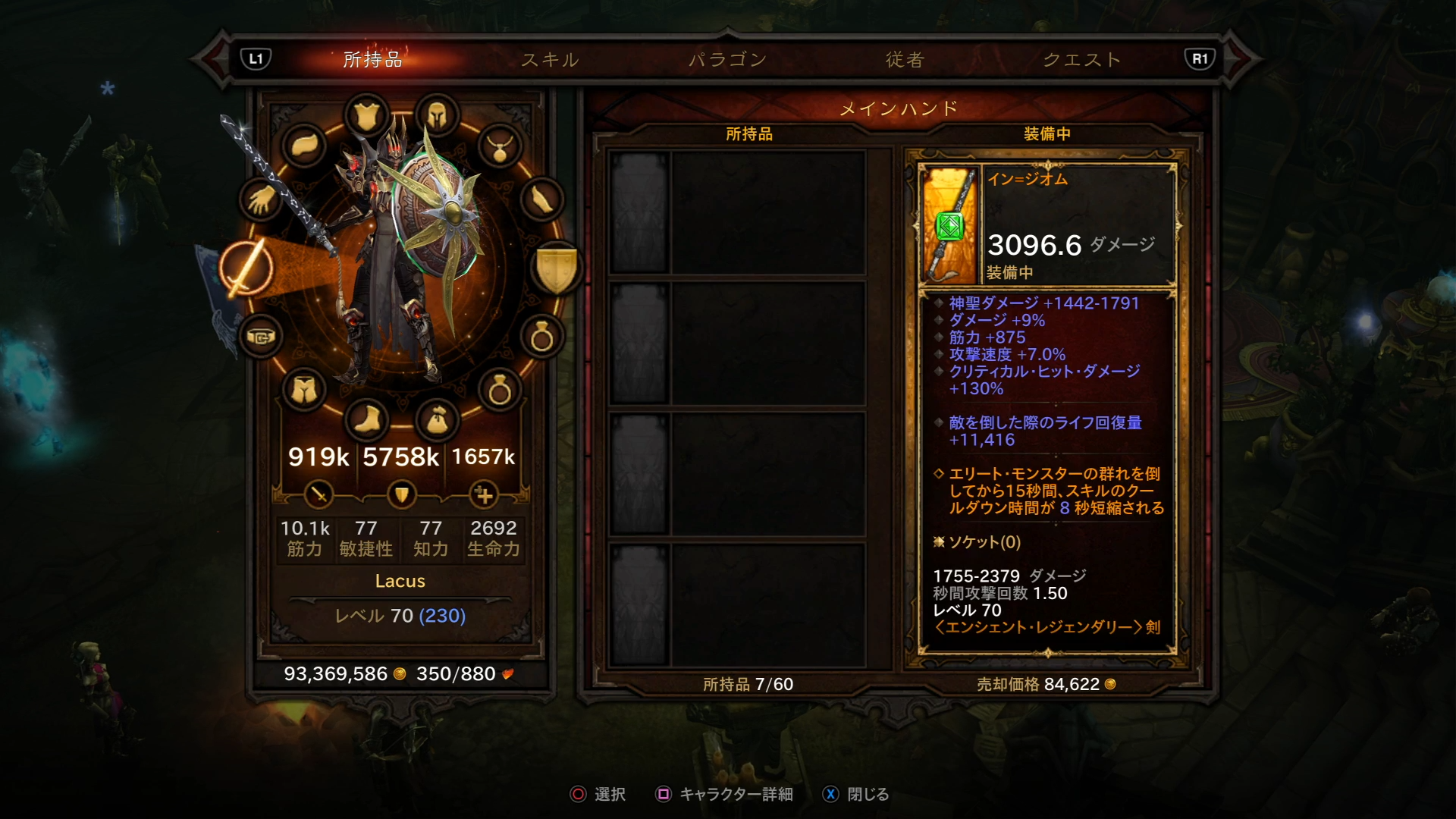This screenshot has width=1456, height=819.
Task: Select the 従者 tab
Action: (x=905, y=59)
